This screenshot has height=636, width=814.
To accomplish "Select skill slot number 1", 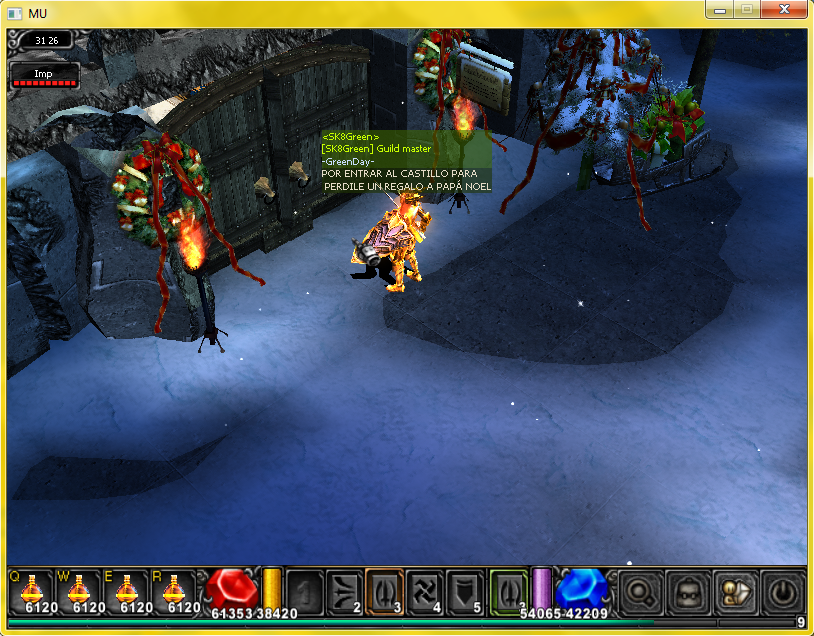I will pos(304,590).
